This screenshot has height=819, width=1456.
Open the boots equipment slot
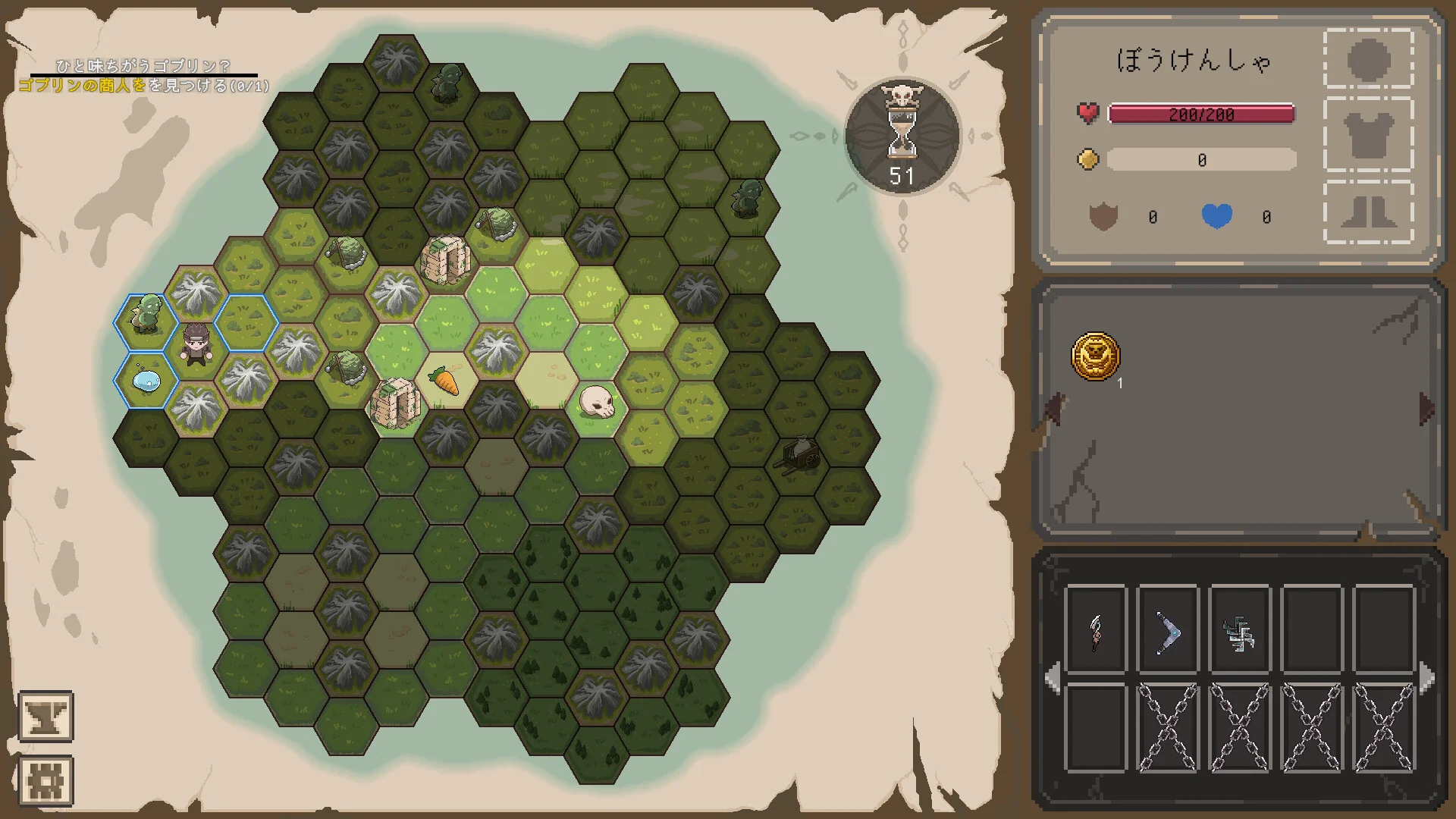[x=1368, y=211]
